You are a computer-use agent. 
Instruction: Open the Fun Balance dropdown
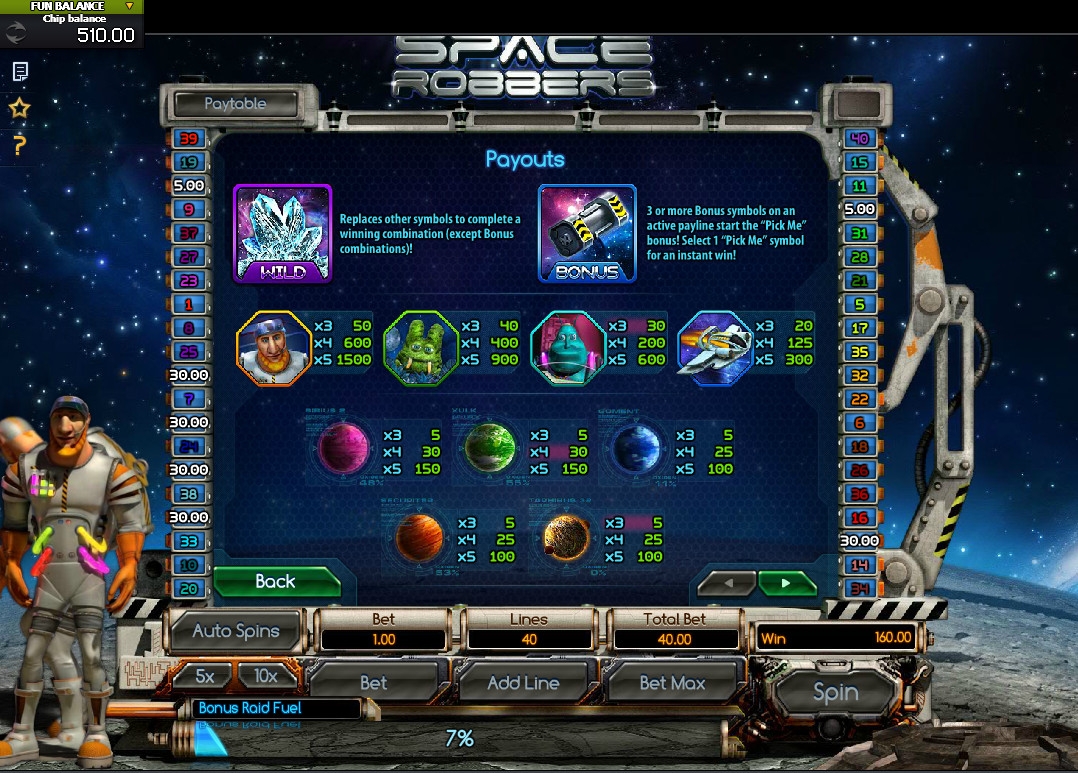coord(129,6)
